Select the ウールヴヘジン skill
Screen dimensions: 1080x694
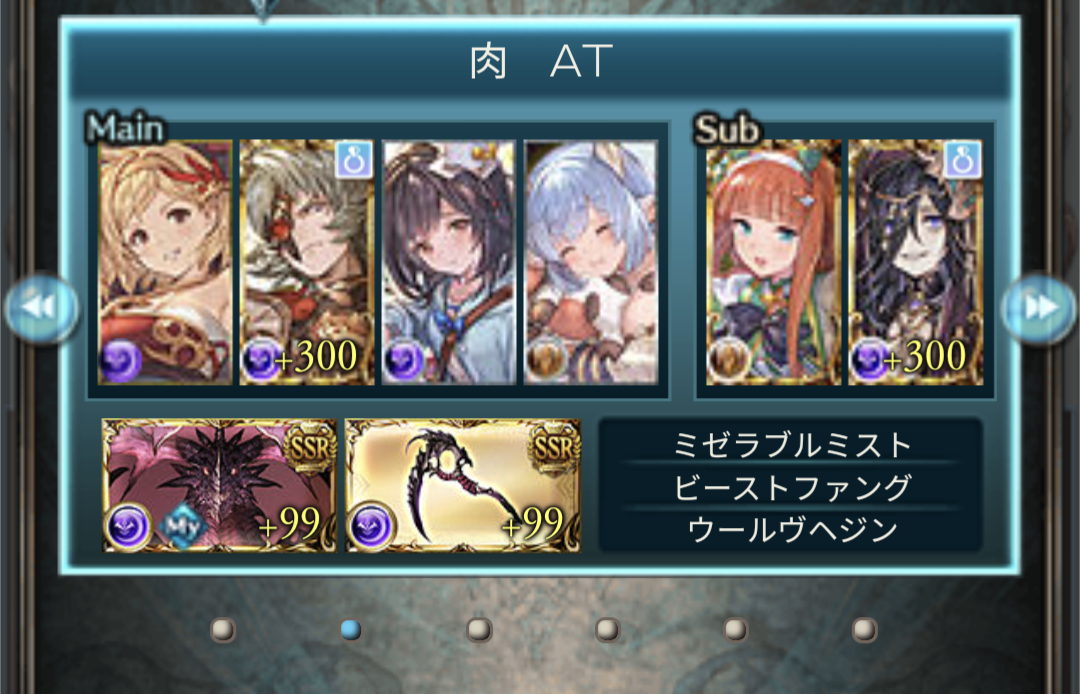click(x=790, y=530)
